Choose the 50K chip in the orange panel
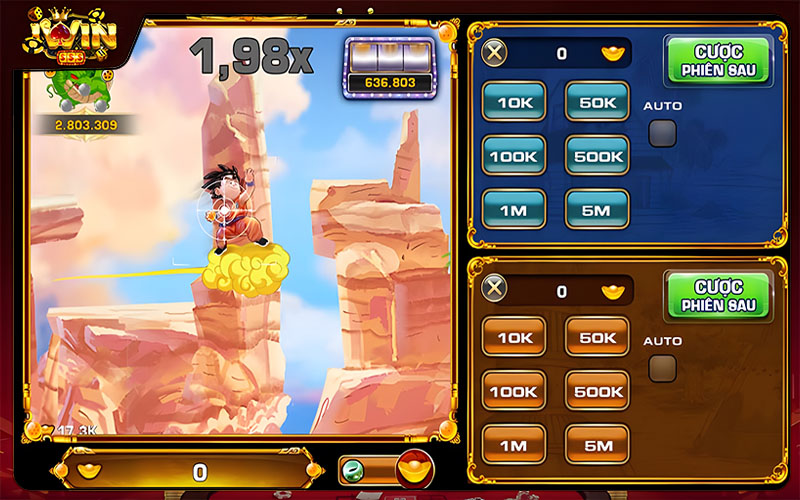The height and width of the screenshot is (500, 800). click(x=597, y=337)
